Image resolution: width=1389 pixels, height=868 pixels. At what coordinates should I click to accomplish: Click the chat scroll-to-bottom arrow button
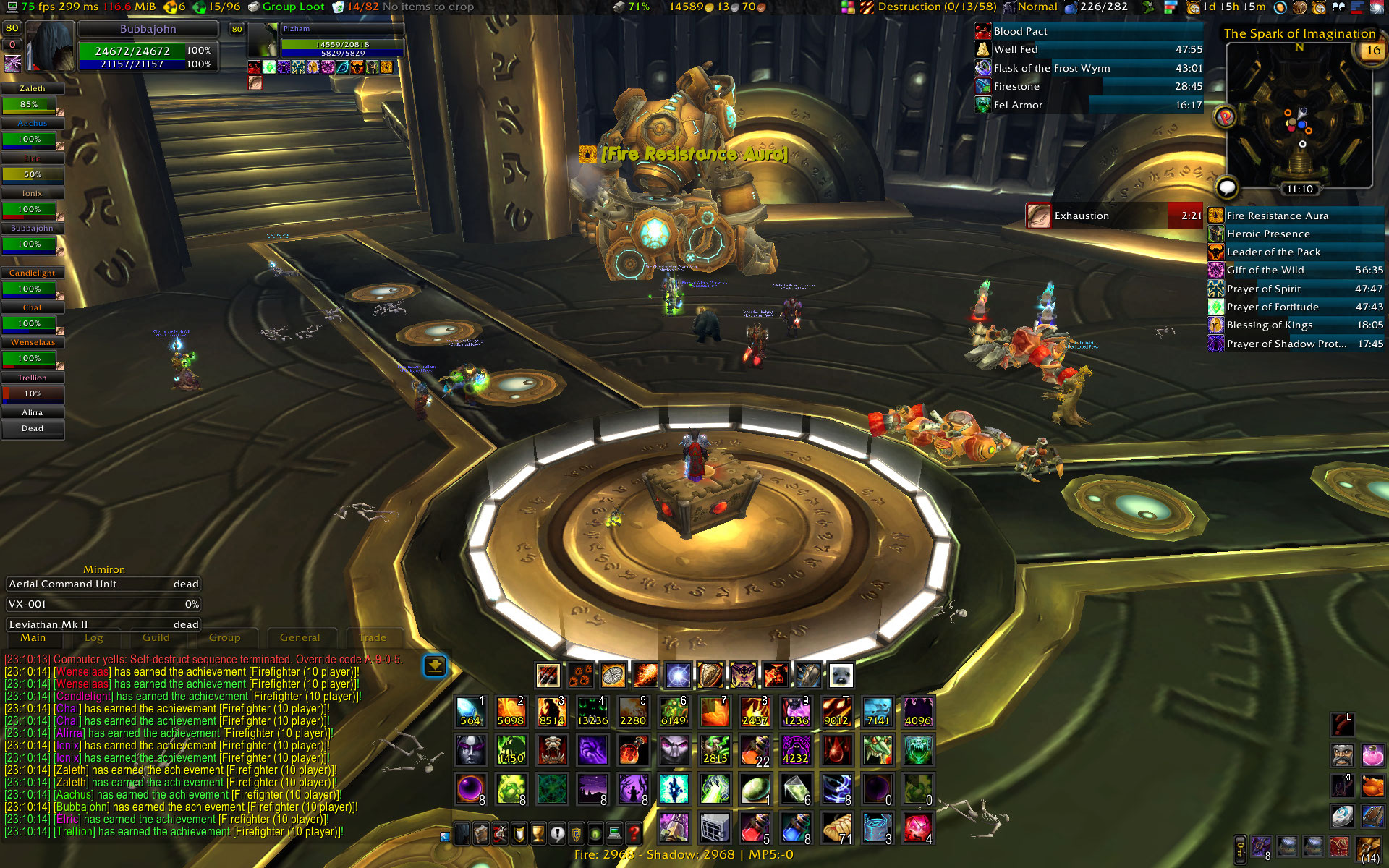point(435,665)
